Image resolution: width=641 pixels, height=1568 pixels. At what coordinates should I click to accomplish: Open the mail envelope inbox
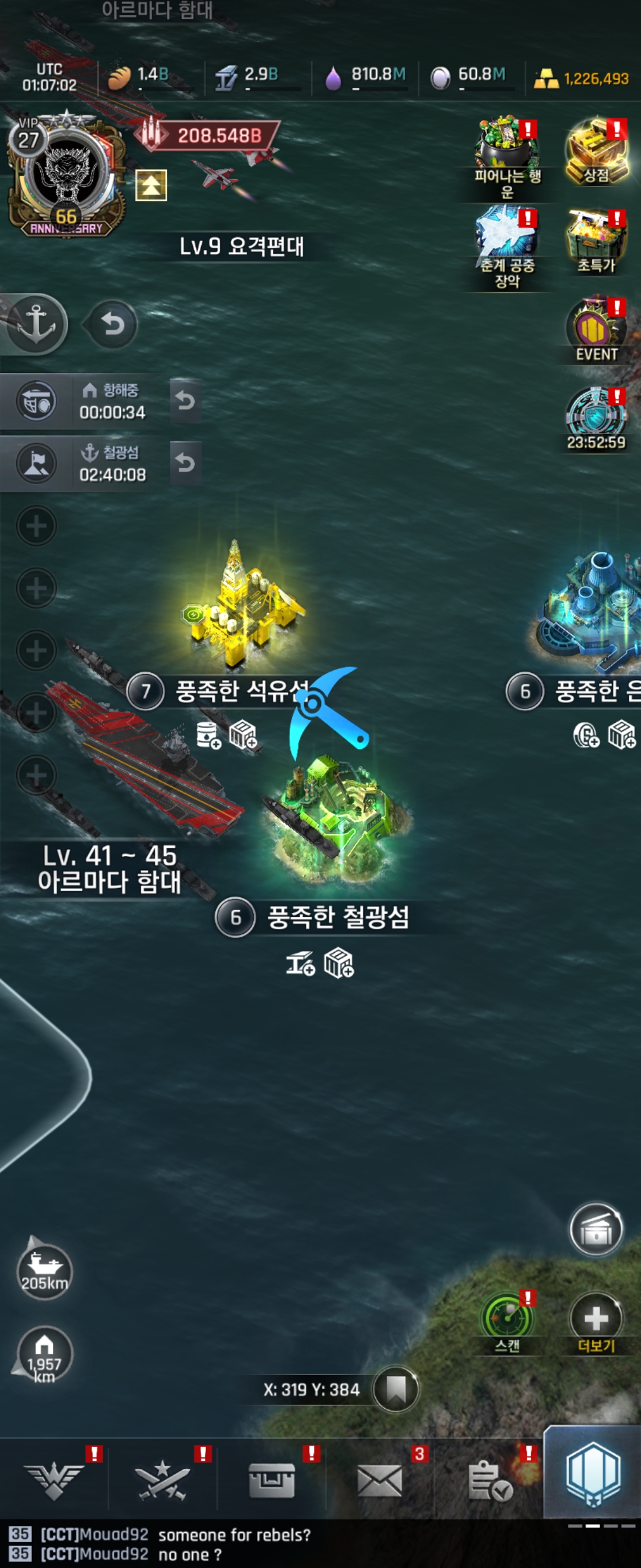pyautogui.click(x=379, y=1480)
